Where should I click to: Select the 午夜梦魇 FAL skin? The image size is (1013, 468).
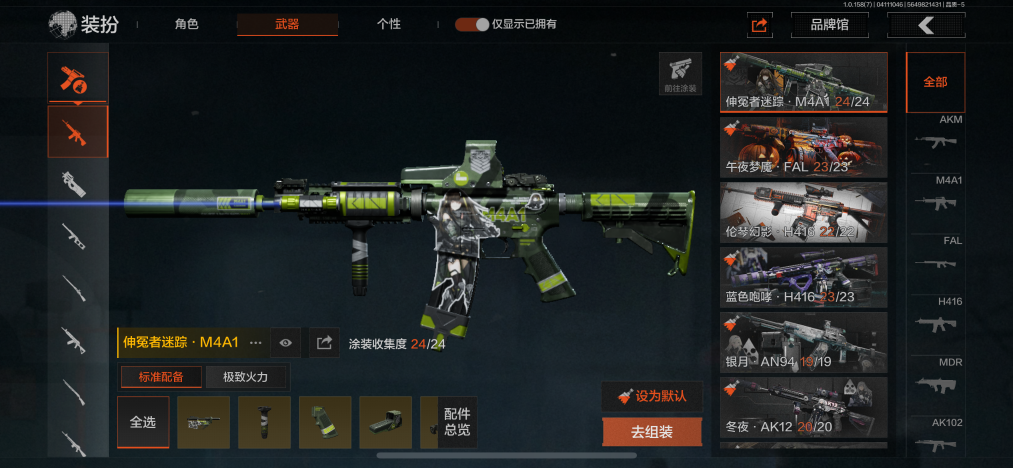point(803,147)
